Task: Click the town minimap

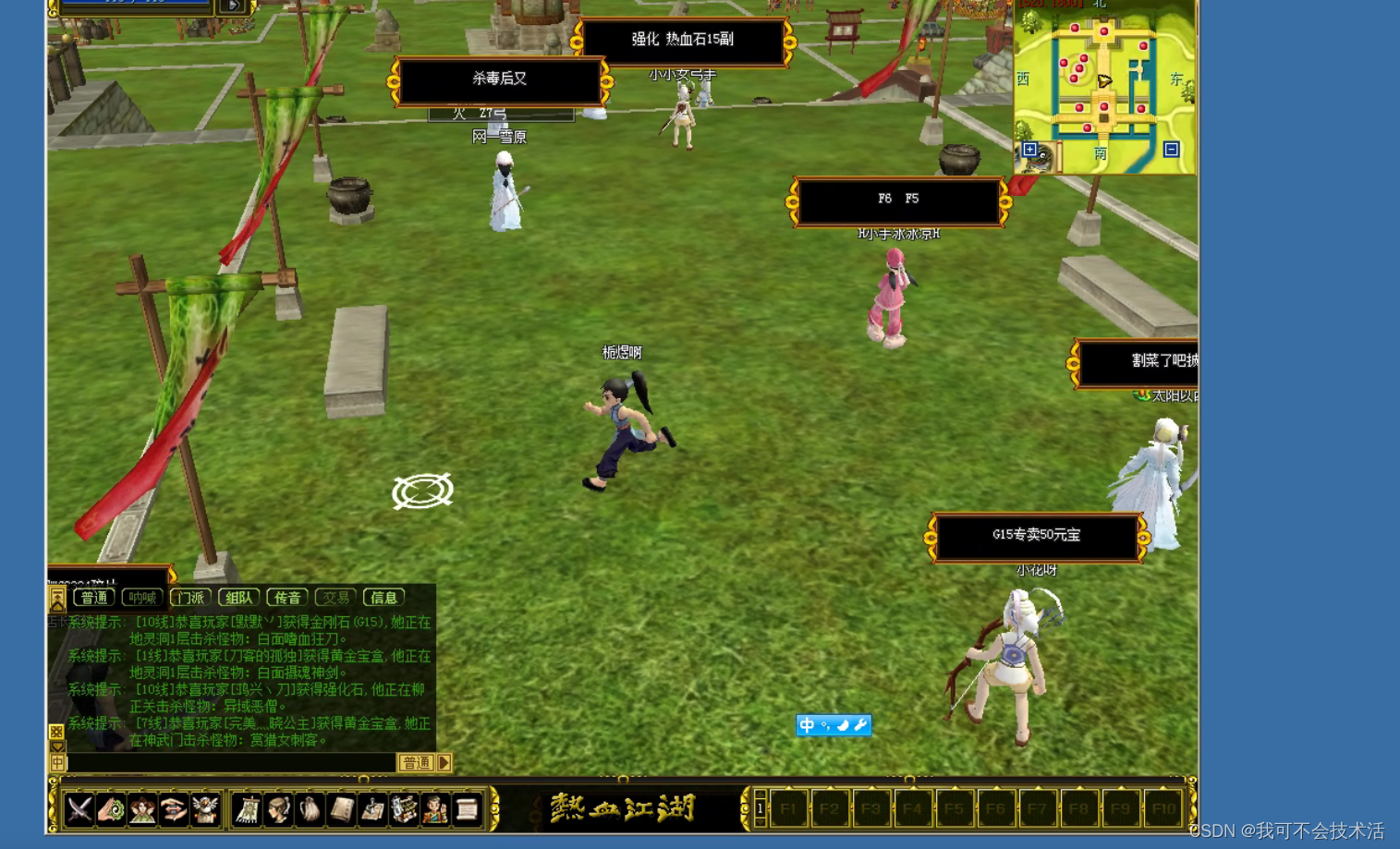Action: point(1103,83)
